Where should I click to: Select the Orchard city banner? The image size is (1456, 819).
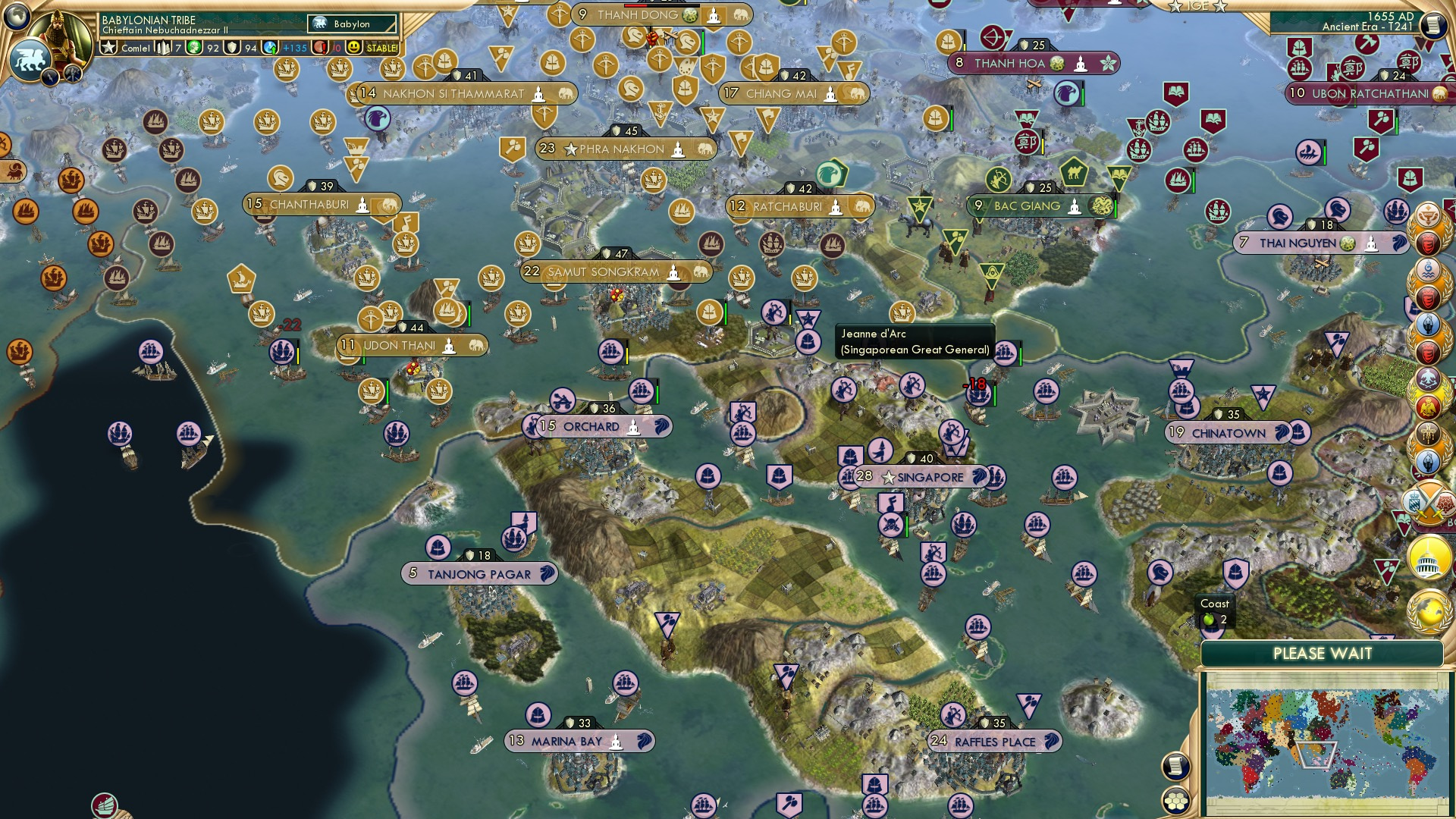(597, 426)
